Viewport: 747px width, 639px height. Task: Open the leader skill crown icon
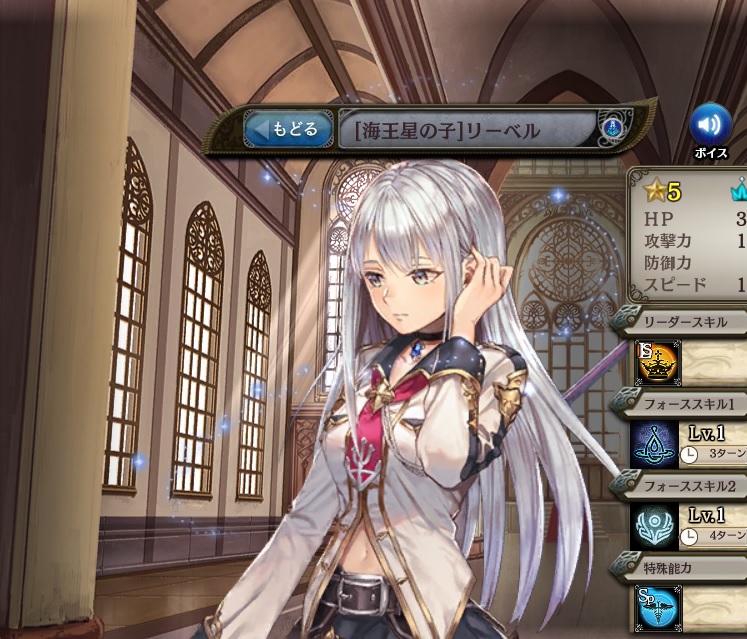658,362
